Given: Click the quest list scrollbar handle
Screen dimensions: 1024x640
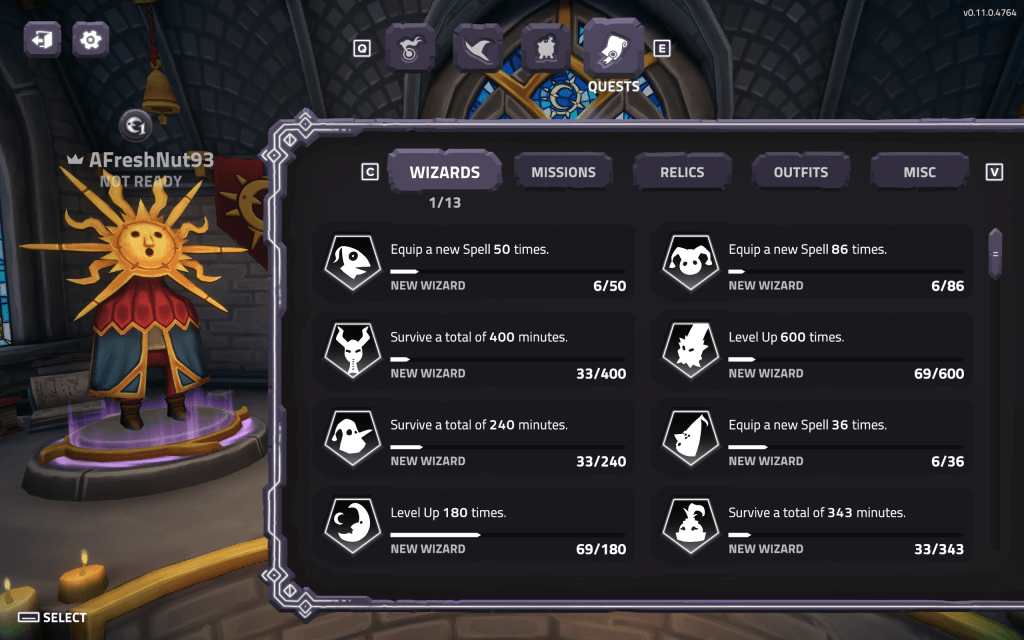Looking at the screenshot, I should (x=995, y=254).
